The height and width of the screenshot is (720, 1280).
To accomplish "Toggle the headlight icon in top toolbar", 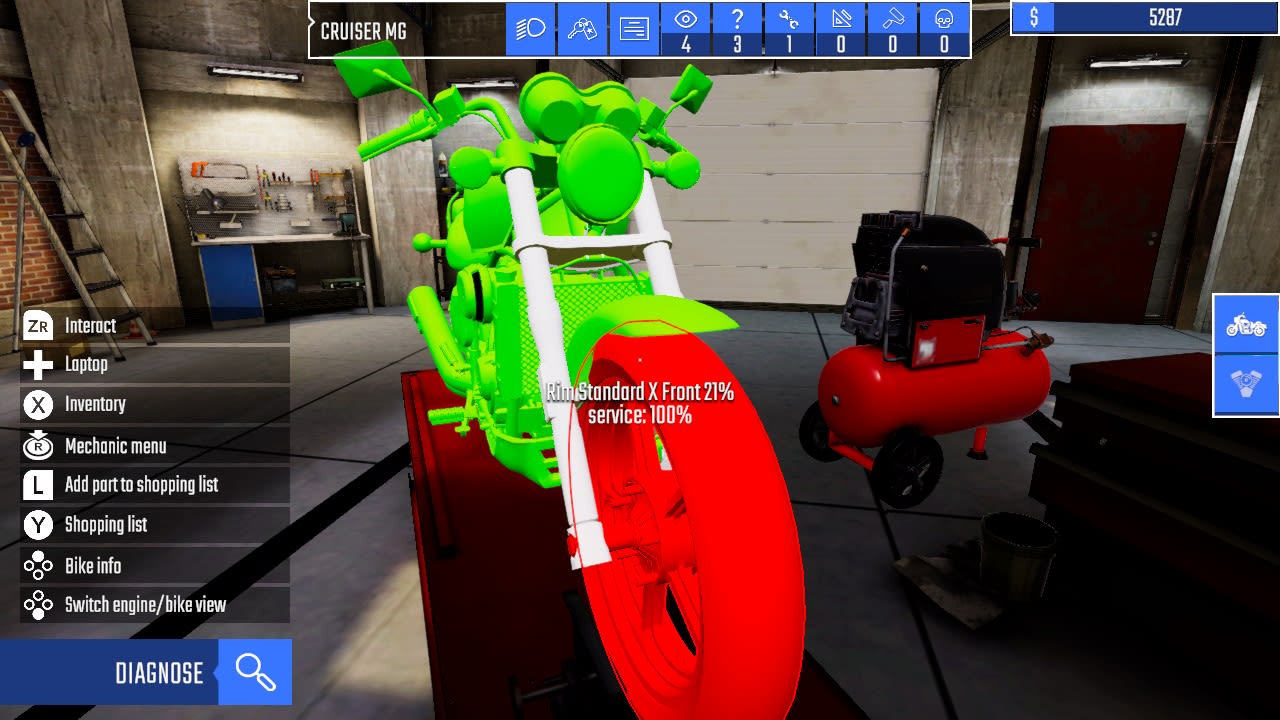I will point(531,29).
